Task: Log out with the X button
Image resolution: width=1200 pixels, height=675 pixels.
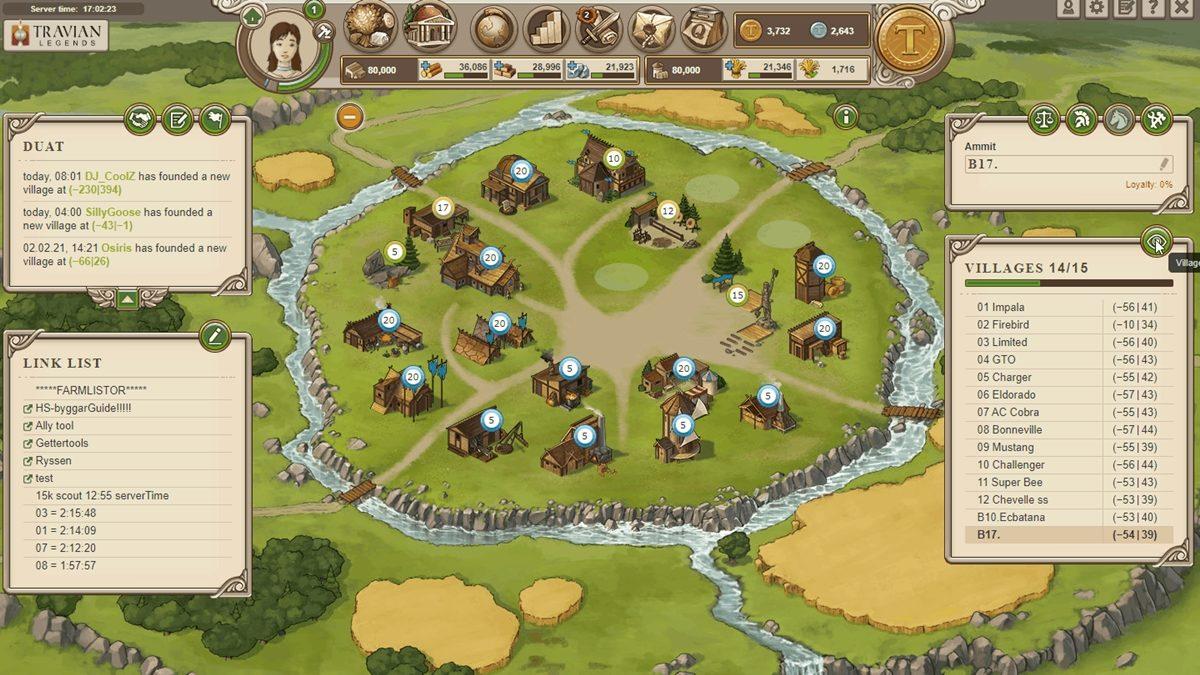Action: point(1181,8)
